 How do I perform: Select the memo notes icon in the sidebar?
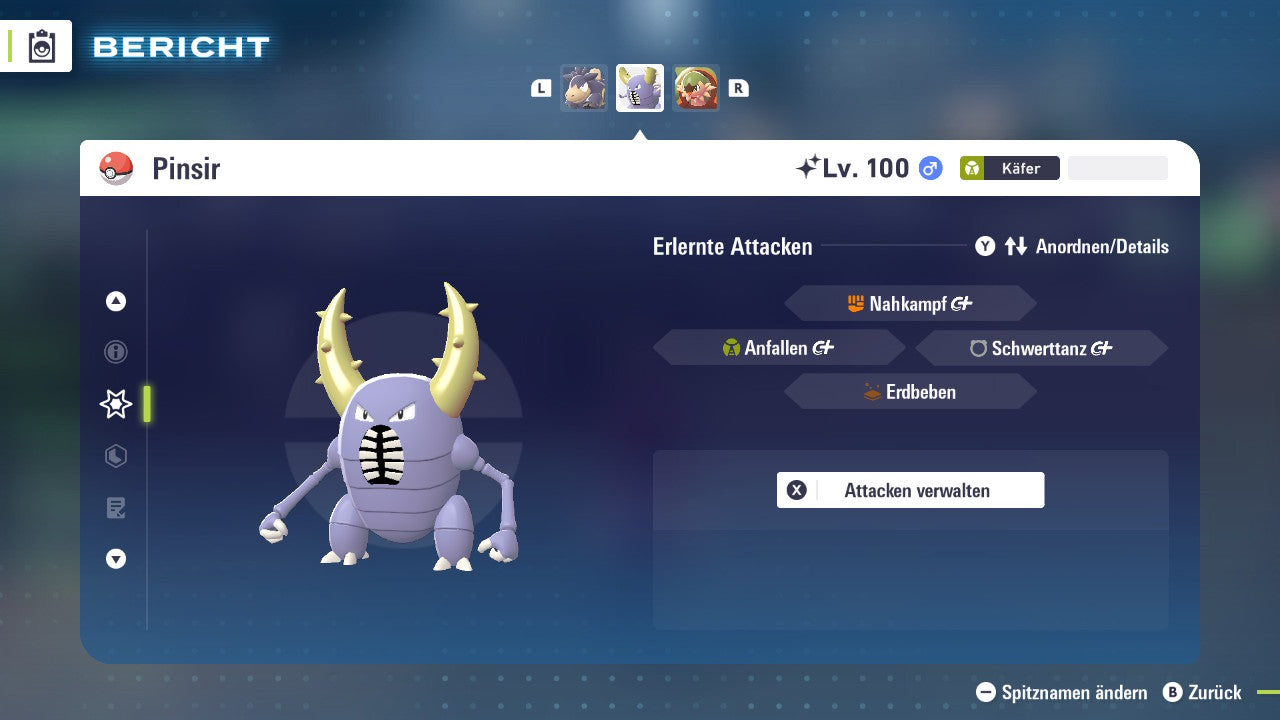[x=115, y=508]
